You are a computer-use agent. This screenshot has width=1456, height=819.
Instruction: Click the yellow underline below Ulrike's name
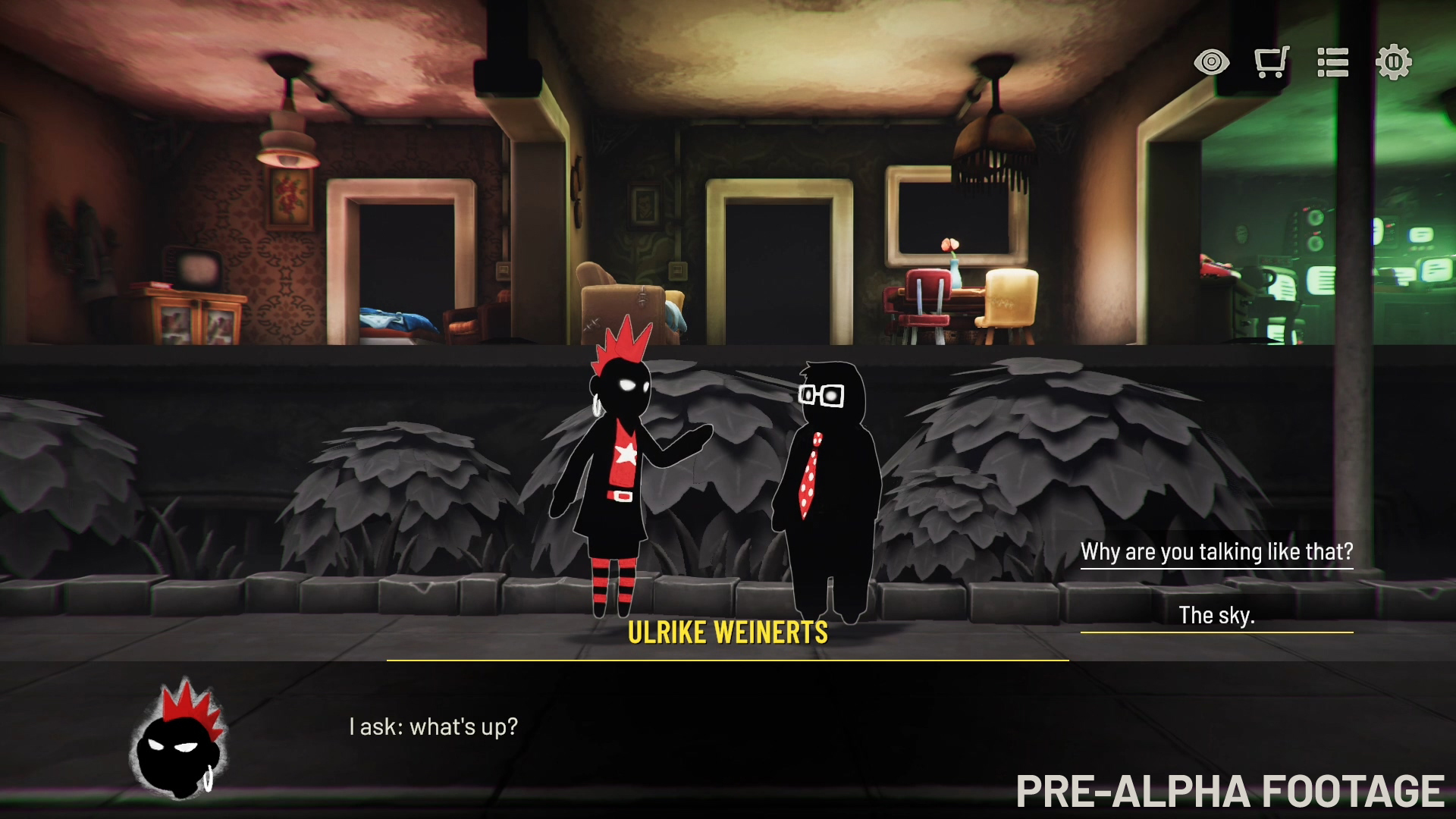(729, 661)
